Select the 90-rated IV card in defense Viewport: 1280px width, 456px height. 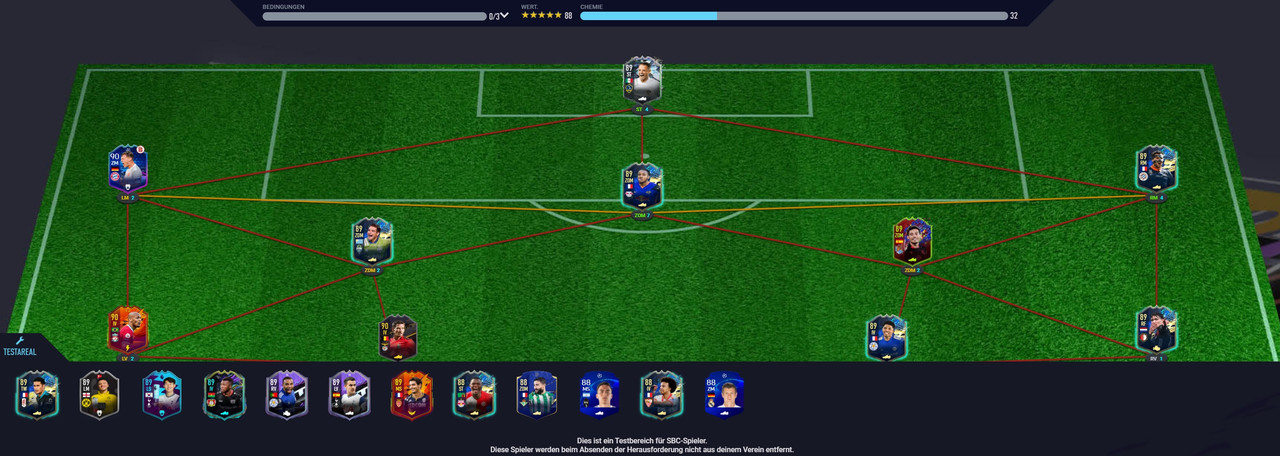click(x=398, y=337)
